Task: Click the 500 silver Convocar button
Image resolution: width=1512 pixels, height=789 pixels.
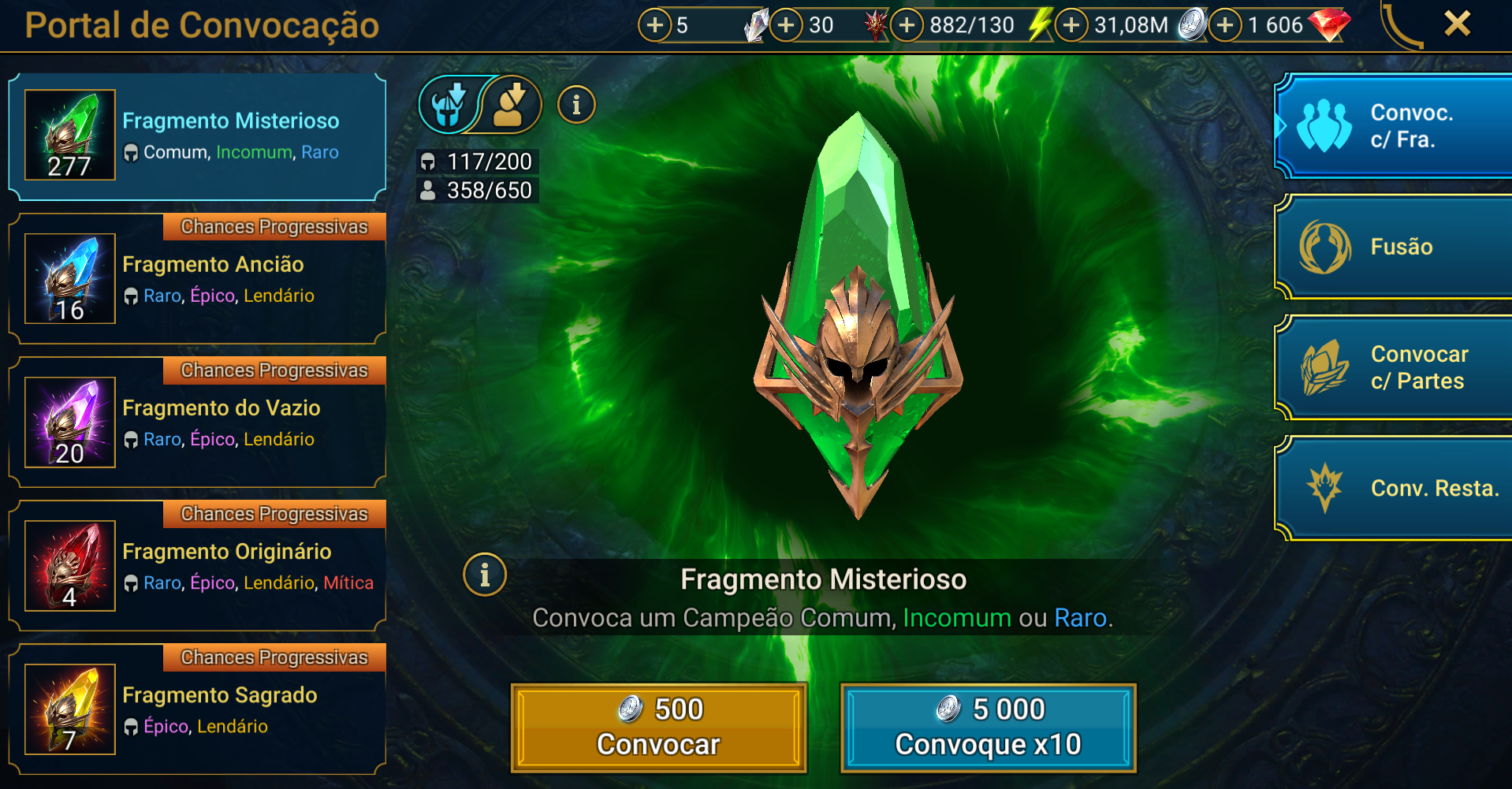Action: pos(658,727)
